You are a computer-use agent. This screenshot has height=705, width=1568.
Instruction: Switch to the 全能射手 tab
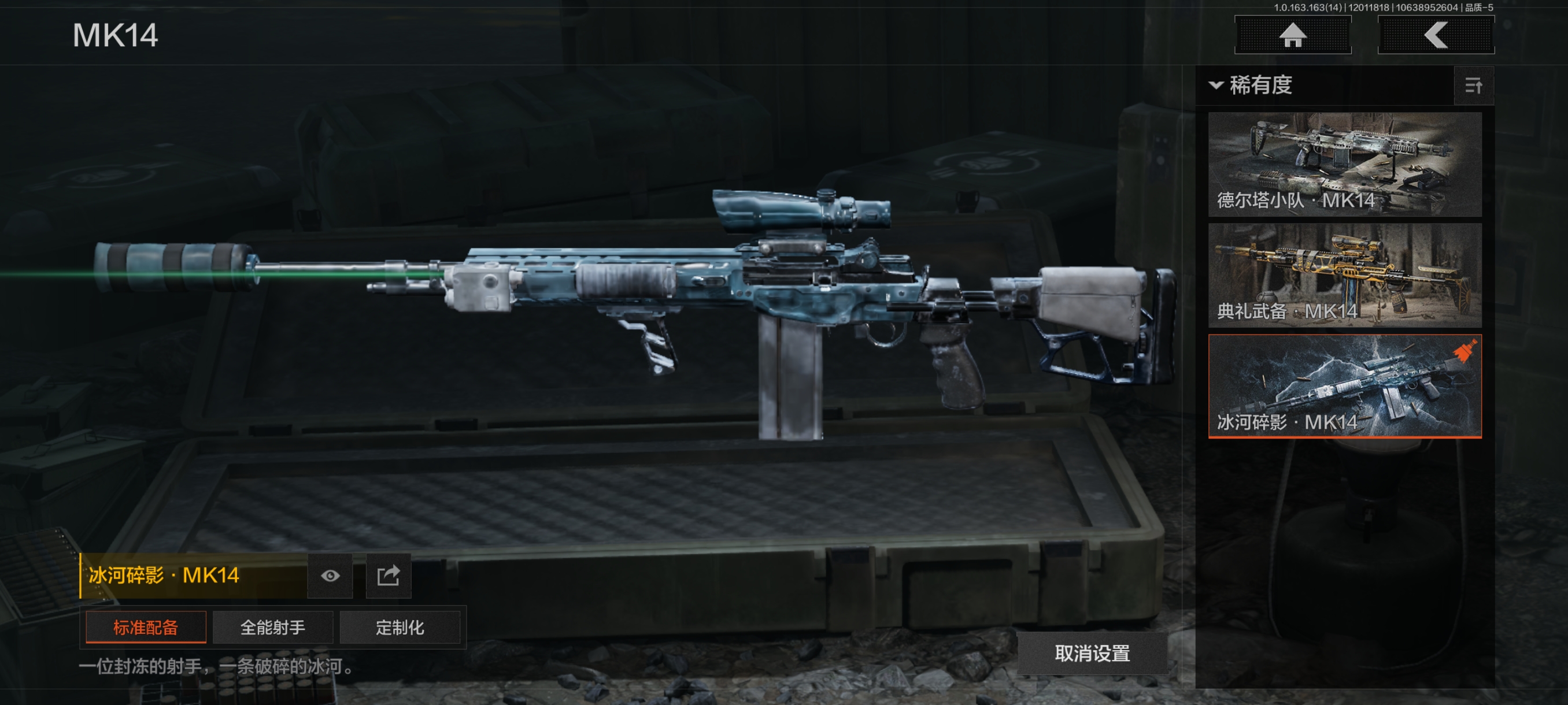pos(273,627)
